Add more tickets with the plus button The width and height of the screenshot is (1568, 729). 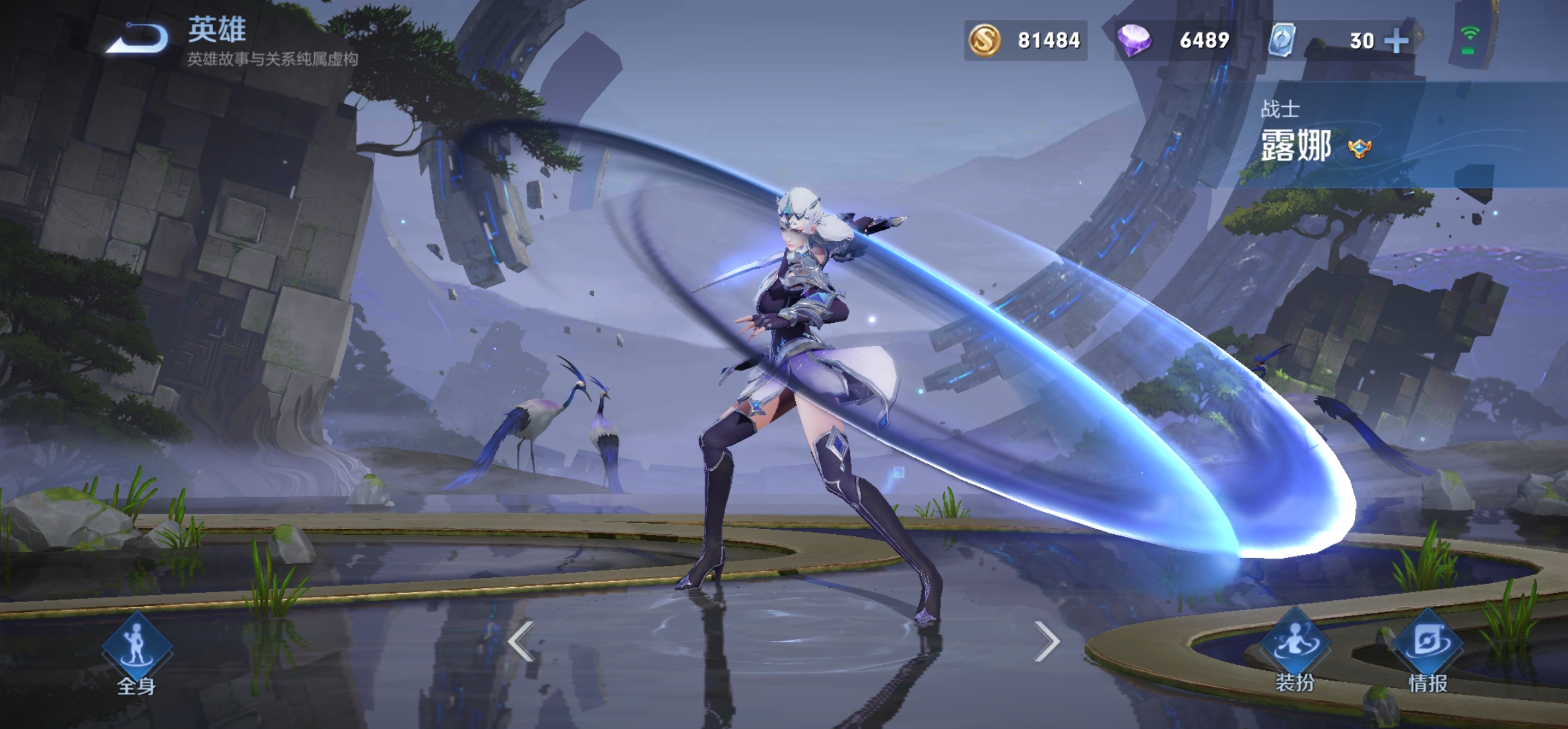coord(1396,41)
